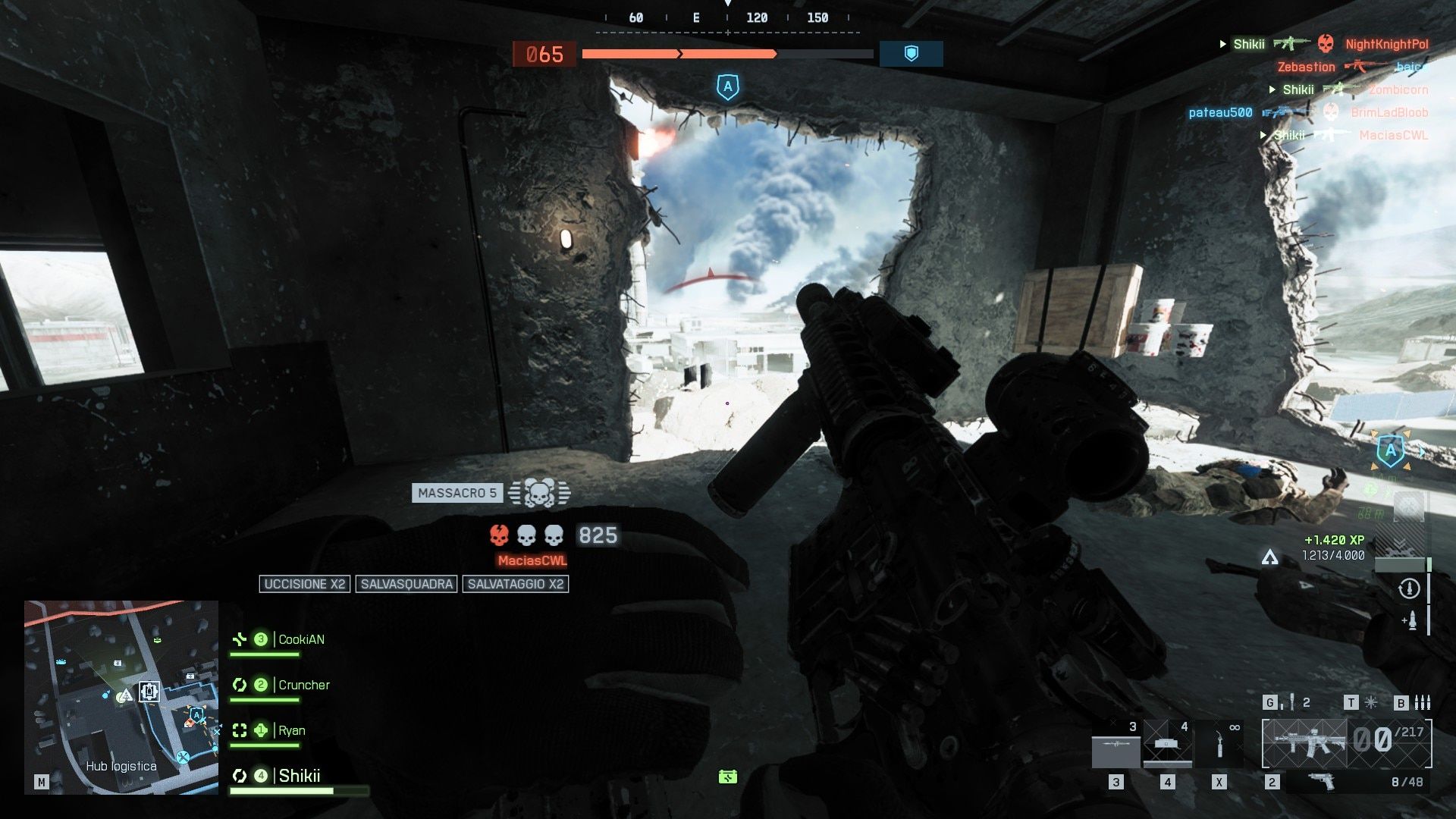
Task: Click the grenade icon next to the G key
Action: coord(1291,701)
